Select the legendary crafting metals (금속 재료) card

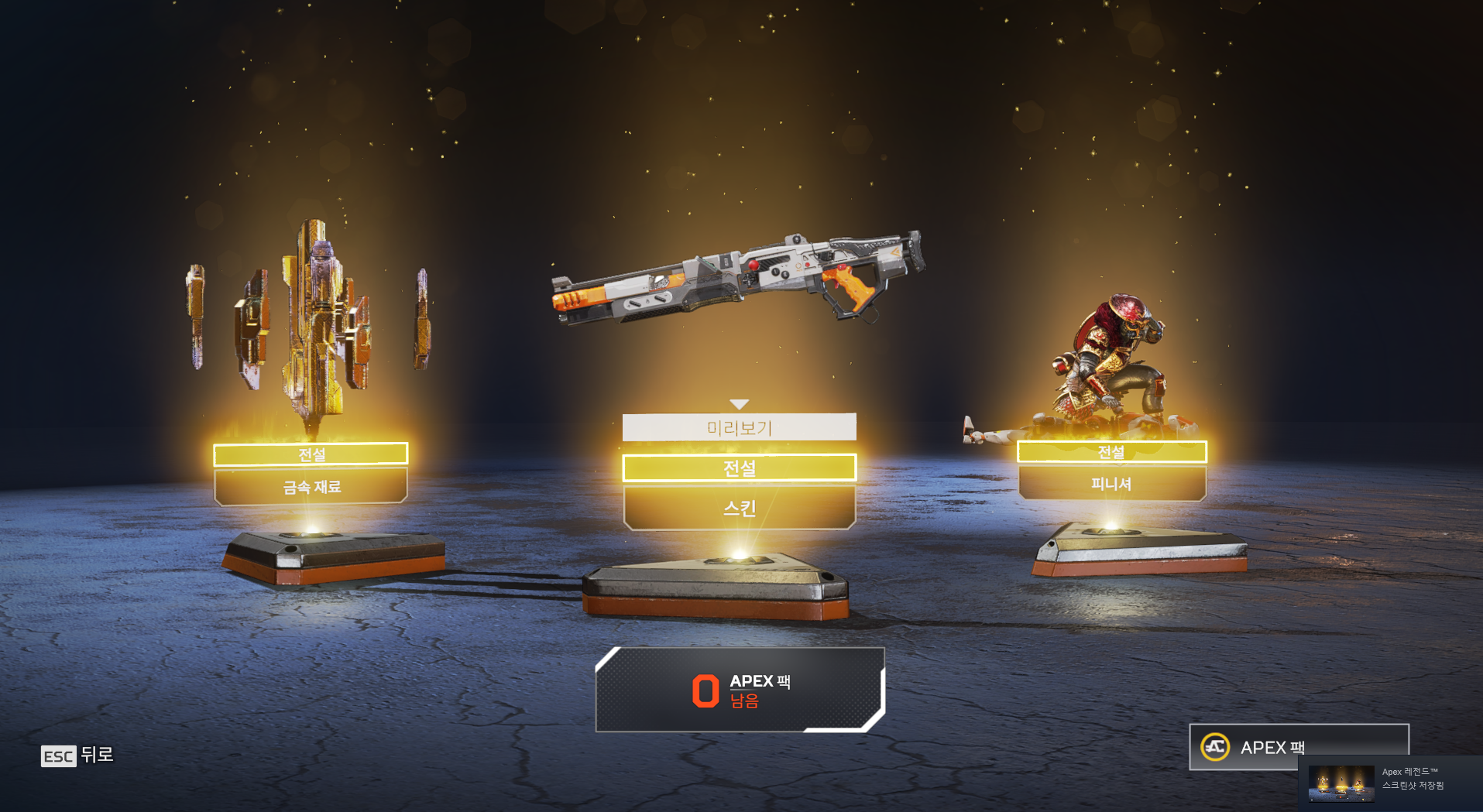pyautogui.click(x=311, y=487)
